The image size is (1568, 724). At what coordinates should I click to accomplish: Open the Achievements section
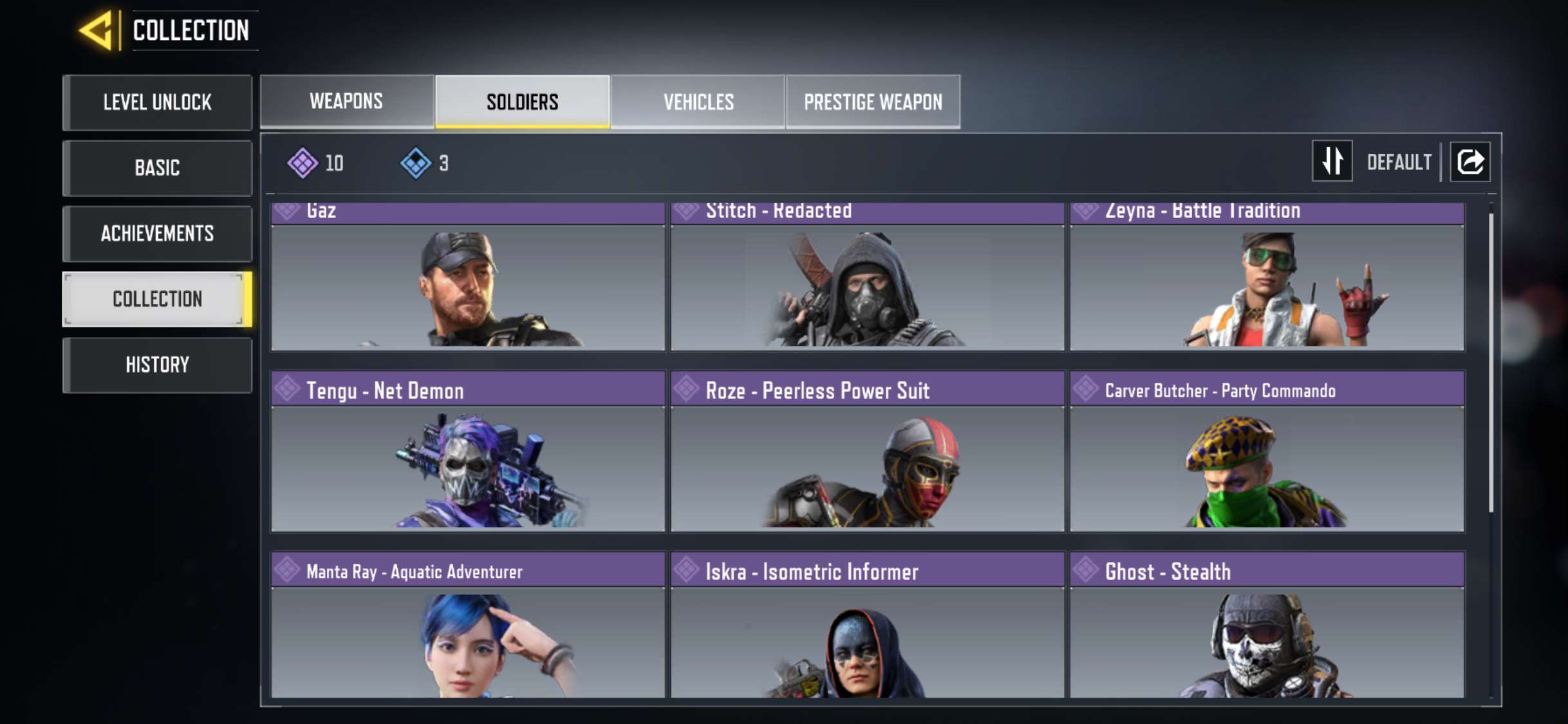click(x=156, y=234)
